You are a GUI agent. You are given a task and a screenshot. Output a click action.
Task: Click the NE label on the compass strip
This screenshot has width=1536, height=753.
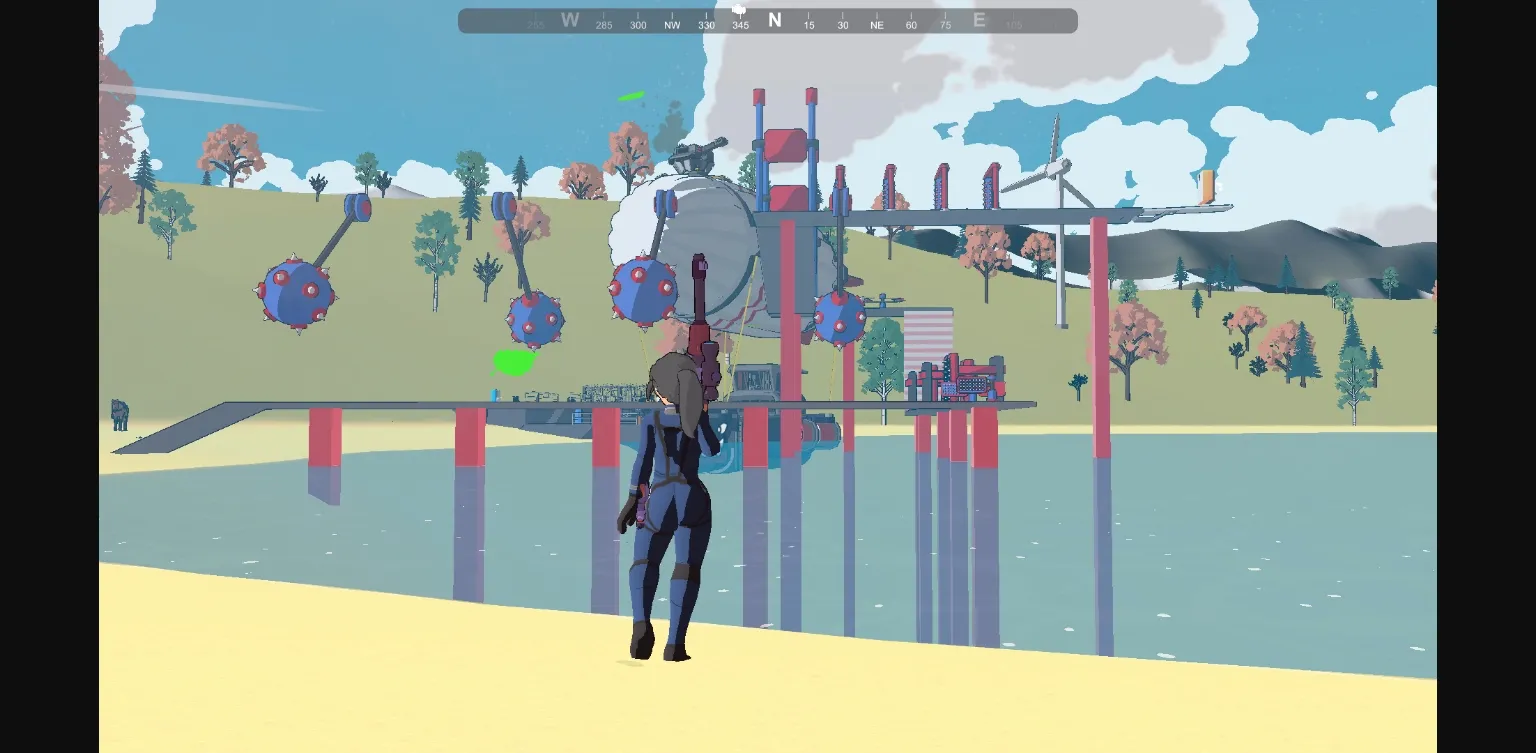point(877,24)
